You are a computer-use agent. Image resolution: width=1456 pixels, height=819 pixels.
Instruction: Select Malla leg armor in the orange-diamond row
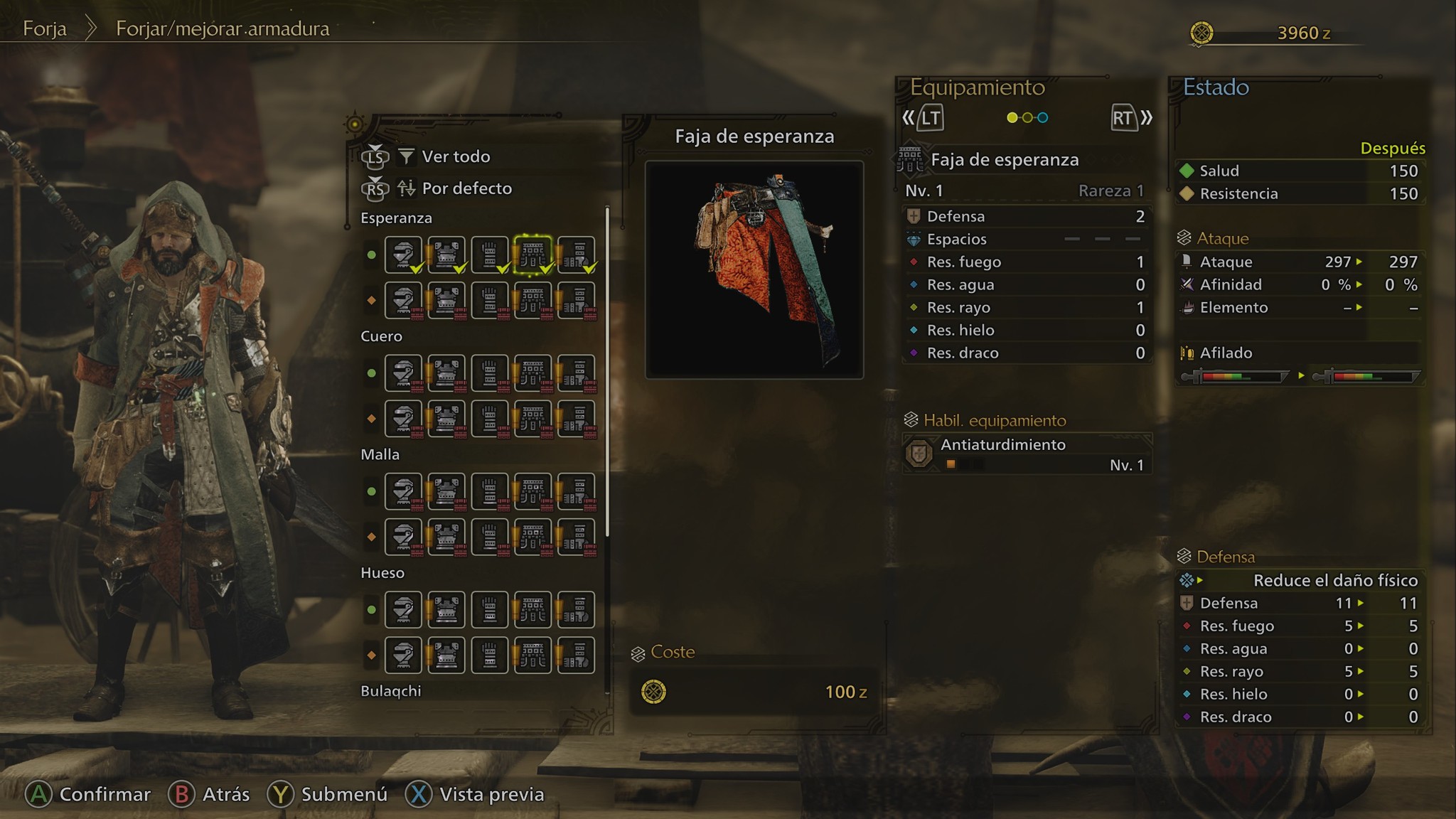[x=576, y=537]
